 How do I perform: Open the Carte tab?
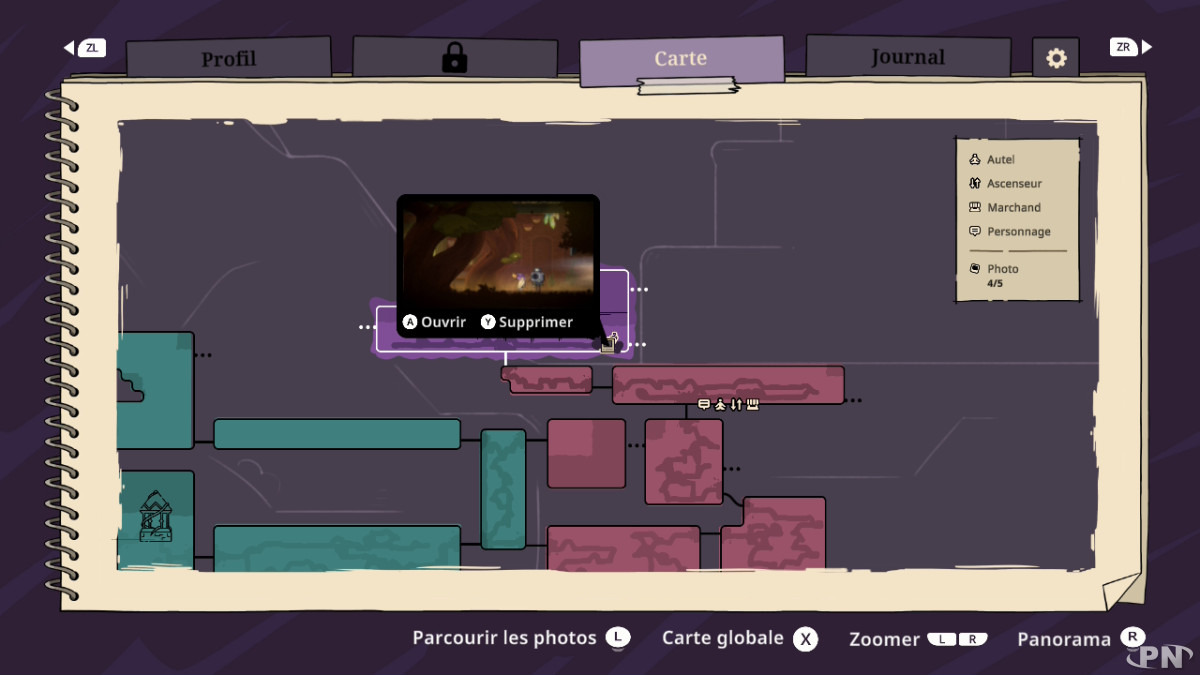point(681,59)
